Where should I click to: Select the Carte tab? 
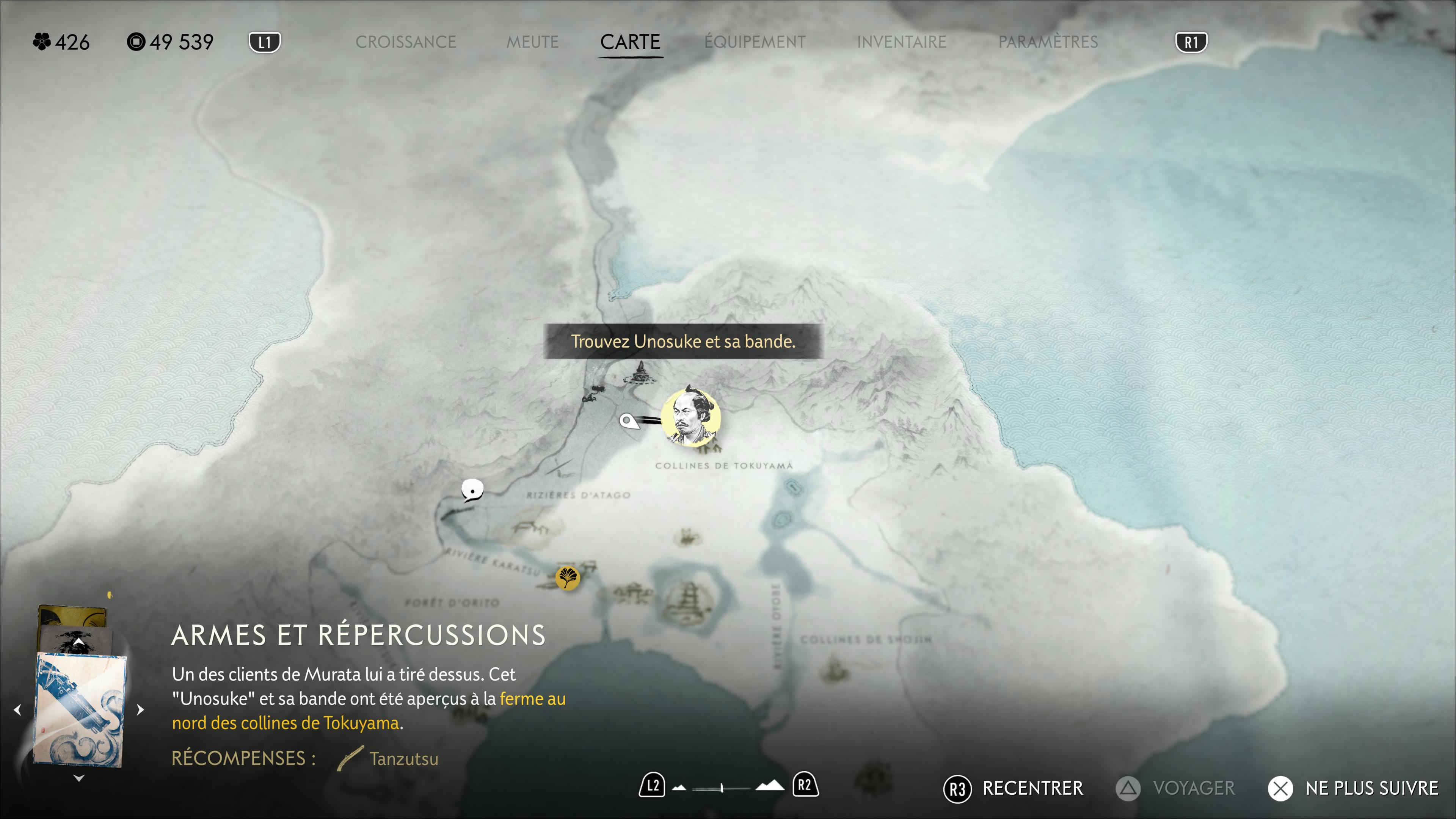pos(630,42)
